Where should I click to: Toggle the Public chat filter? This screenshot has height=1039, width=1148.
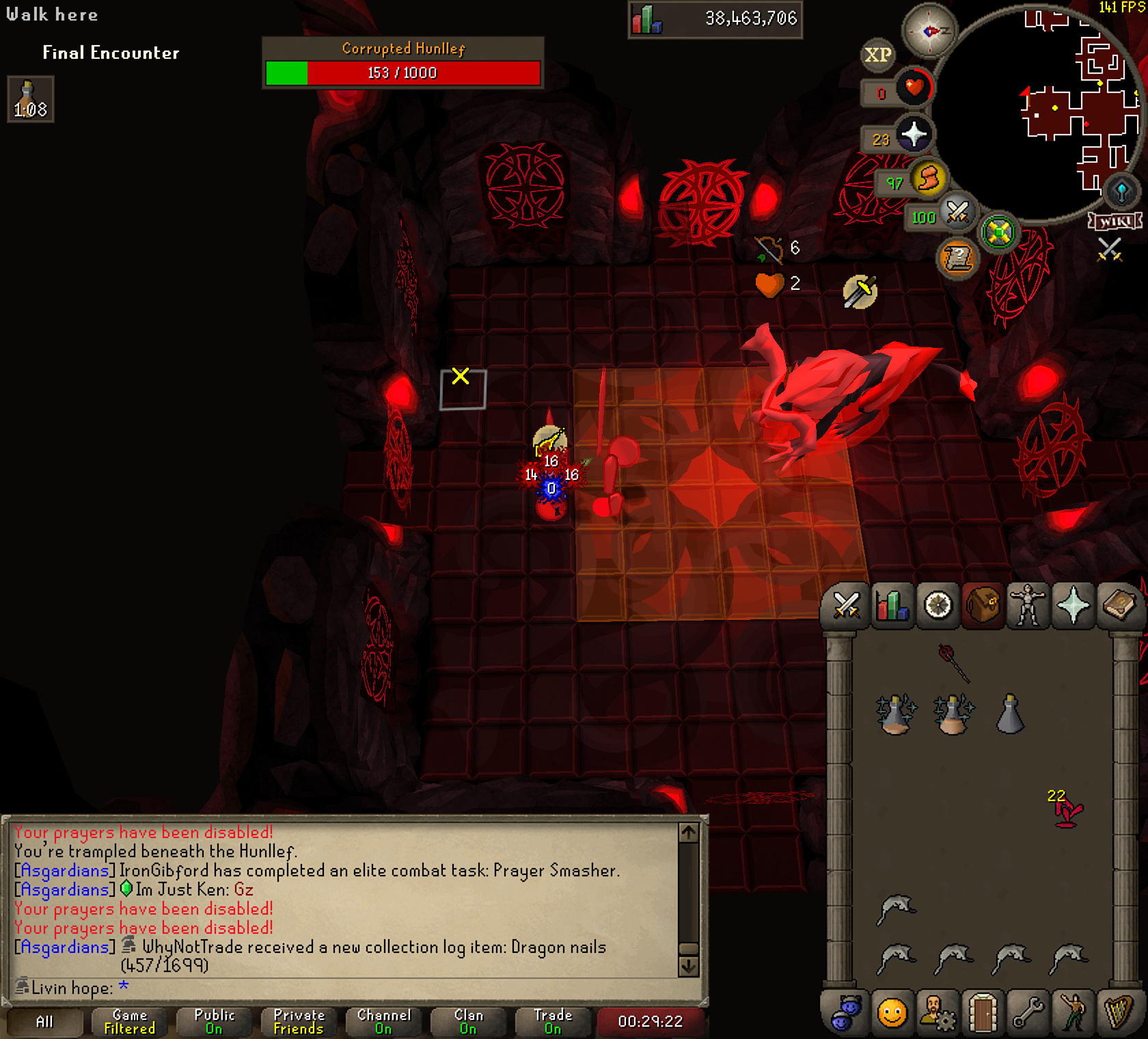tap(214, 1021)
